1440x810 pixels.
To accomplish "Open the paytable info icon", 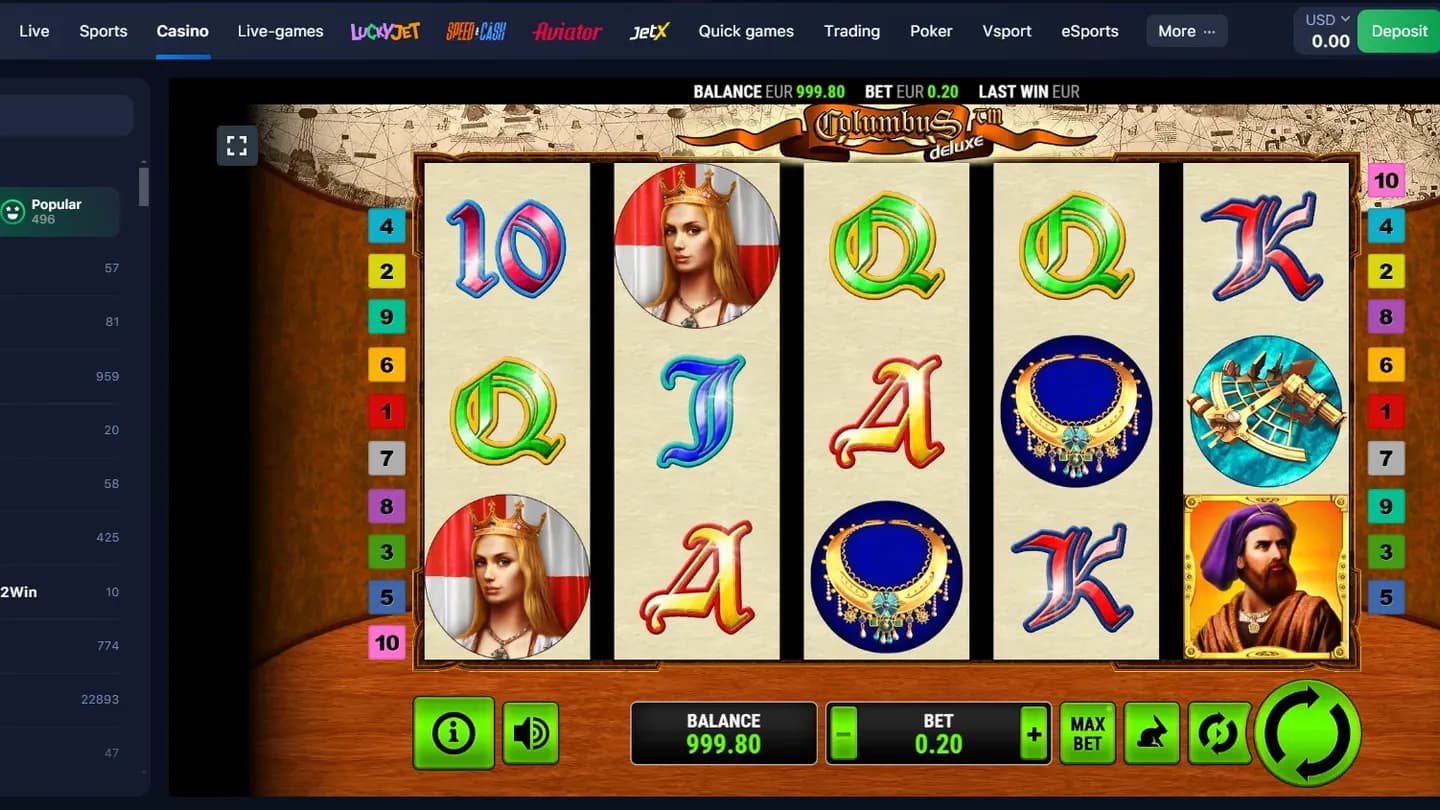I will [x=454, y=733].
